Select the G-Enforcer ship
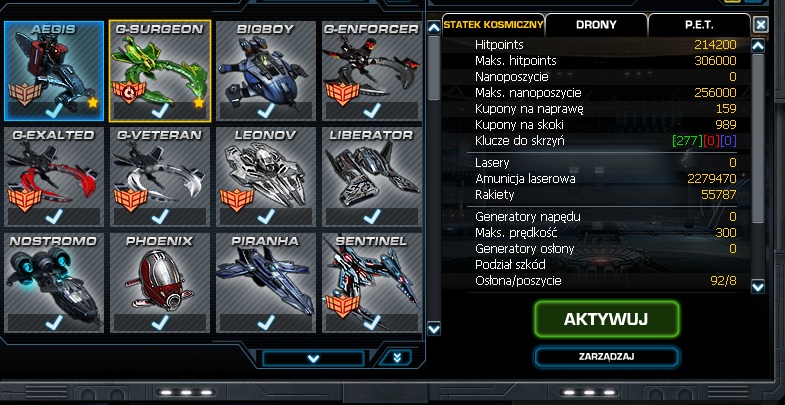 [x=370, y=69]
